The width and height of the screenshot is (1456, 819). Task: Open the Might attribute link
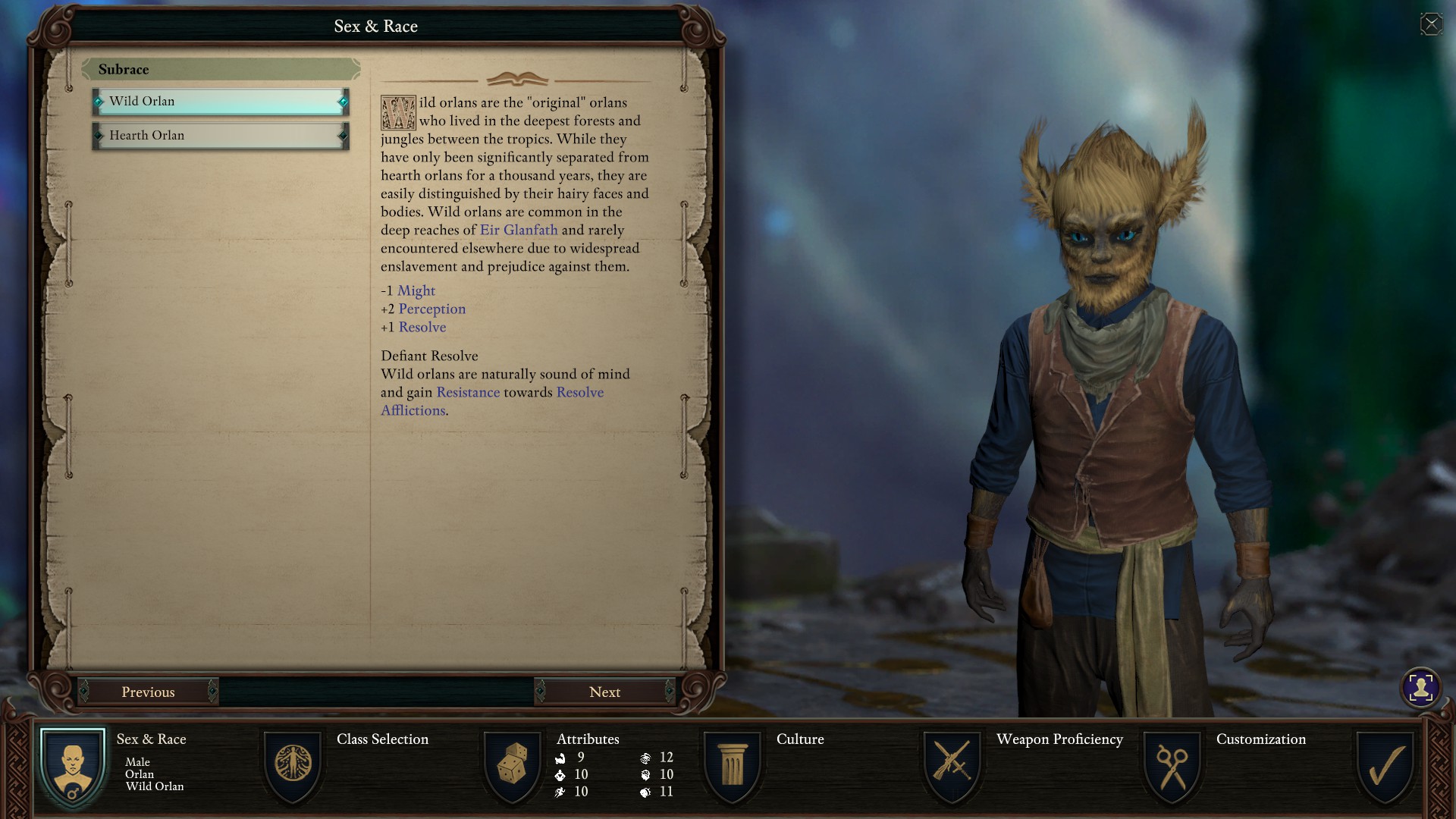pyautogui.click(x=416, y=290)
